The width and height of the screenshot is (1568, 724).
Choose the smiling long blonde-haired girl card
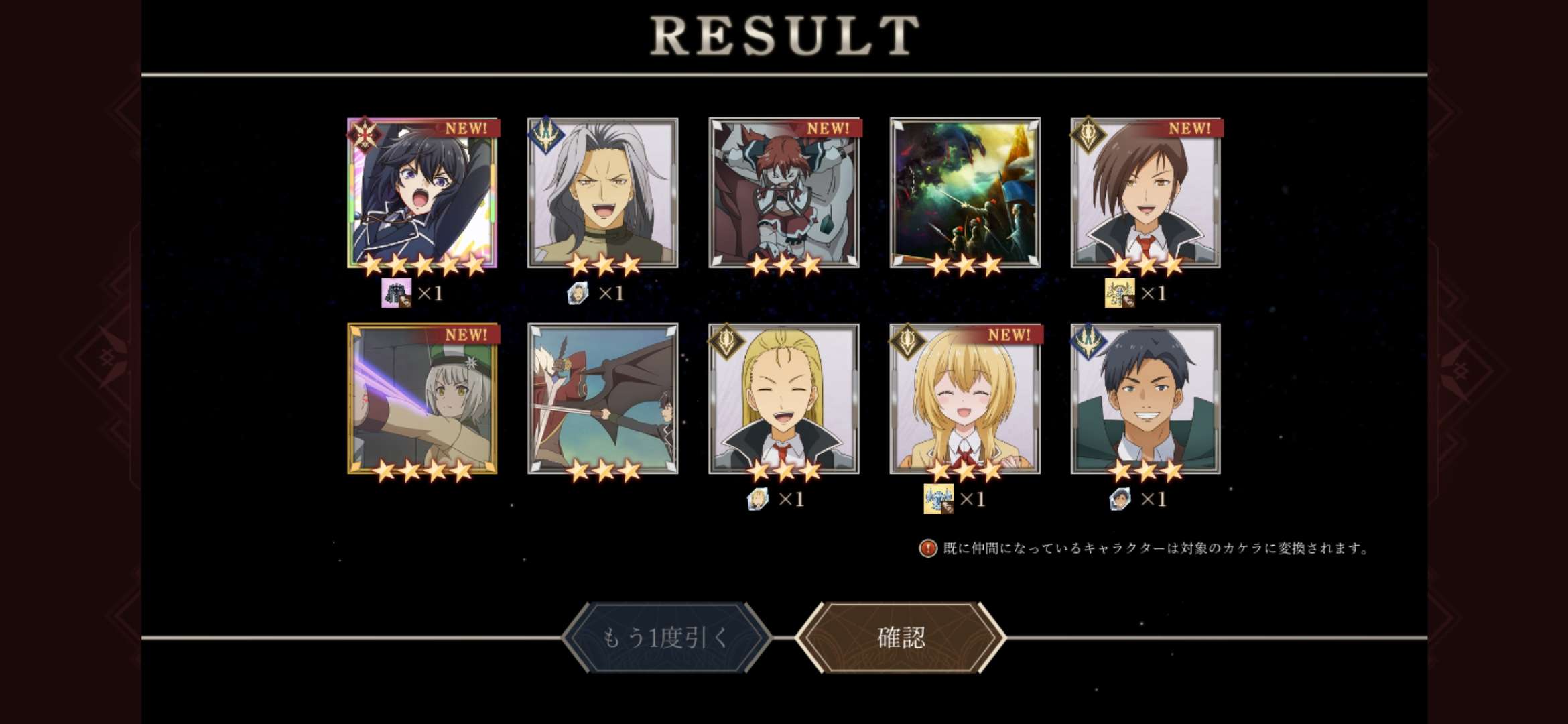(965, 399)
